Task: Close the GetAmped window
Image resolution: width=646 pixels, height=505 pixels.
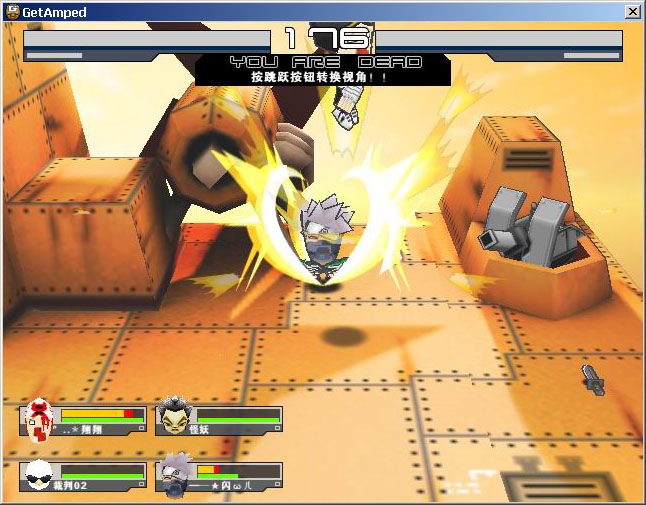Action: click(x=632, y=11)
